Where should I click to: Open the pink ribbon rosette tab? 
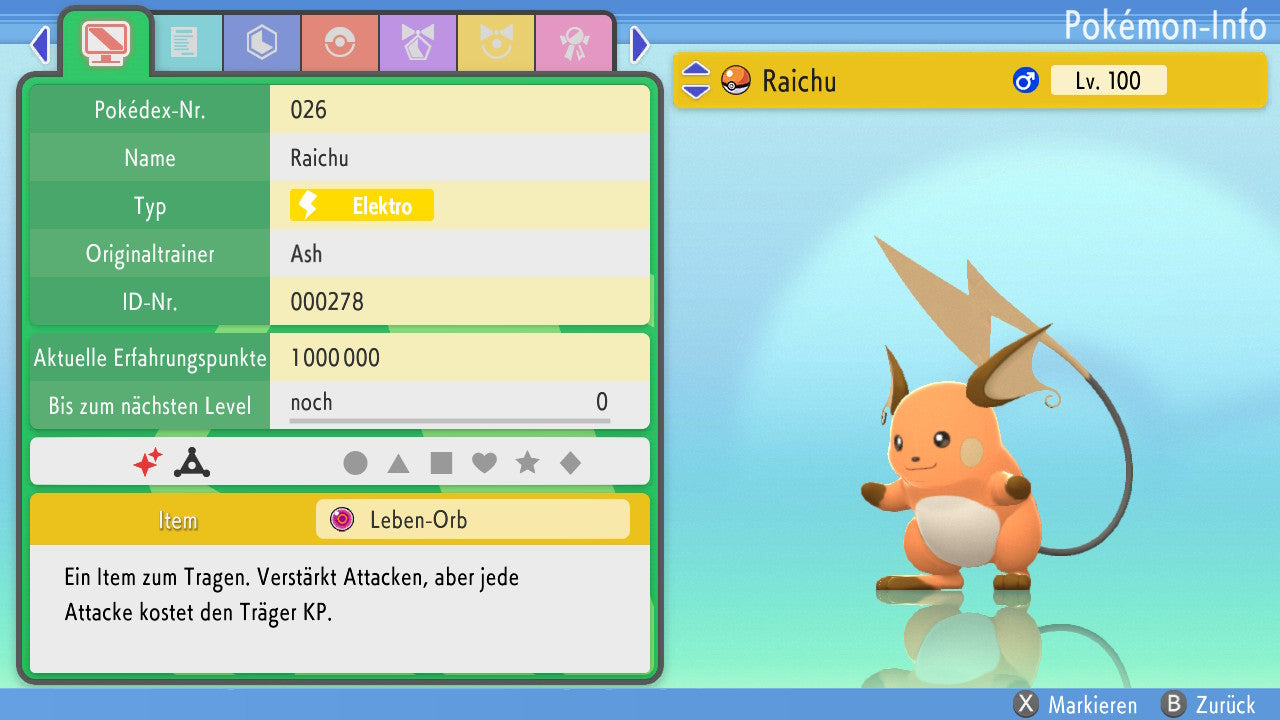[x=573, y=43]
